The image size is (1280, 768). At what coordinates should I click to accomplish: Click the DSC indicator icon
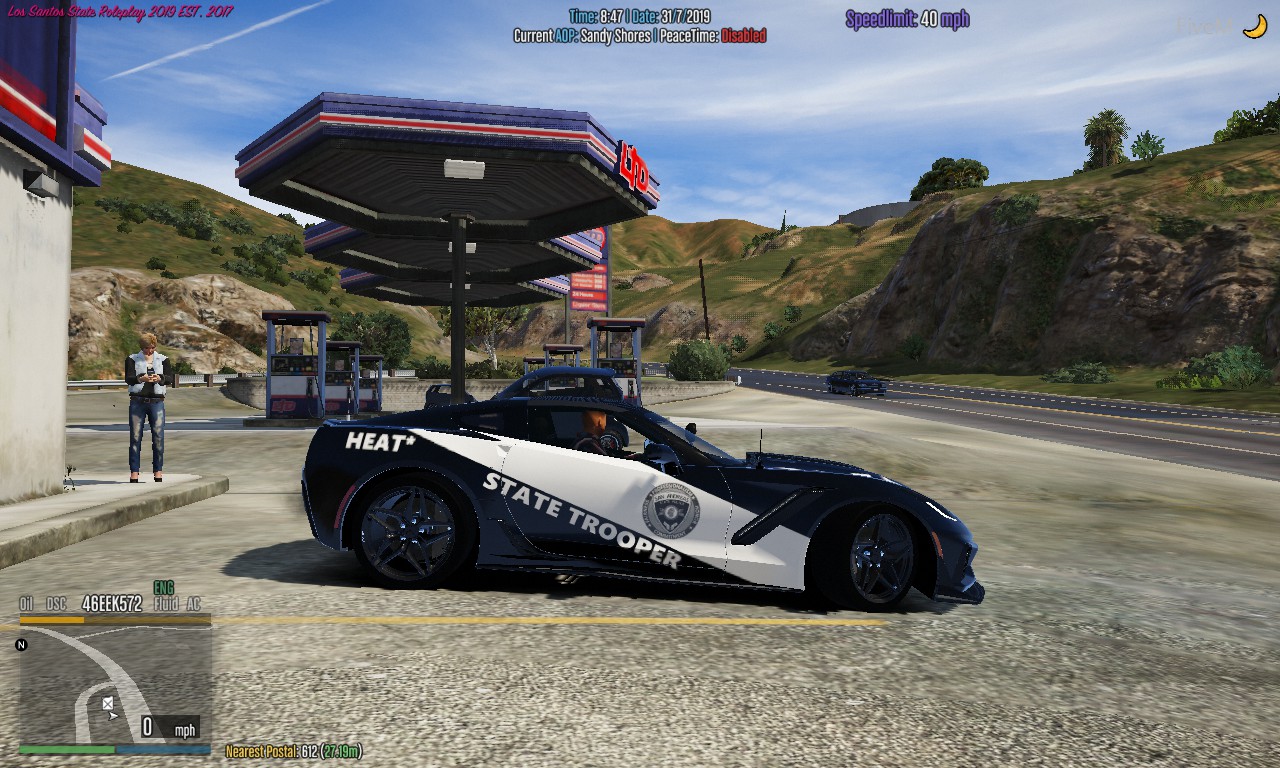pyautogui.click(x=56, y=603)
